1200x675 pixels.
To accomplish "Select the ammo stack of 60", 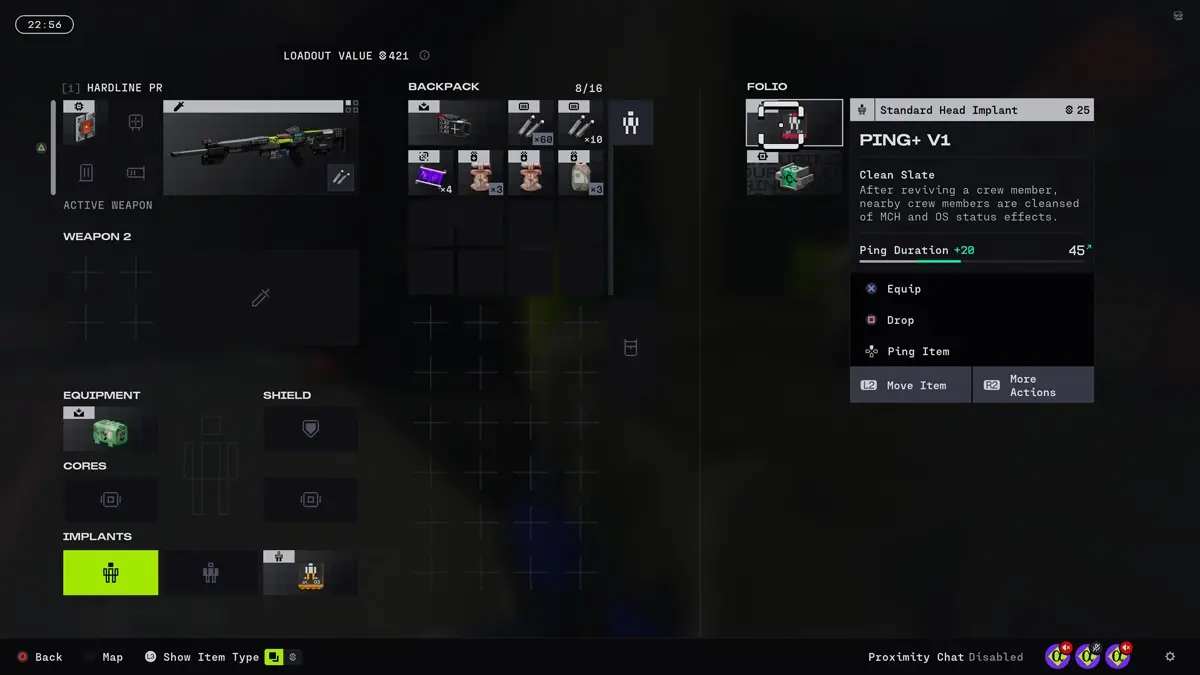I will (x=531, y=123).
